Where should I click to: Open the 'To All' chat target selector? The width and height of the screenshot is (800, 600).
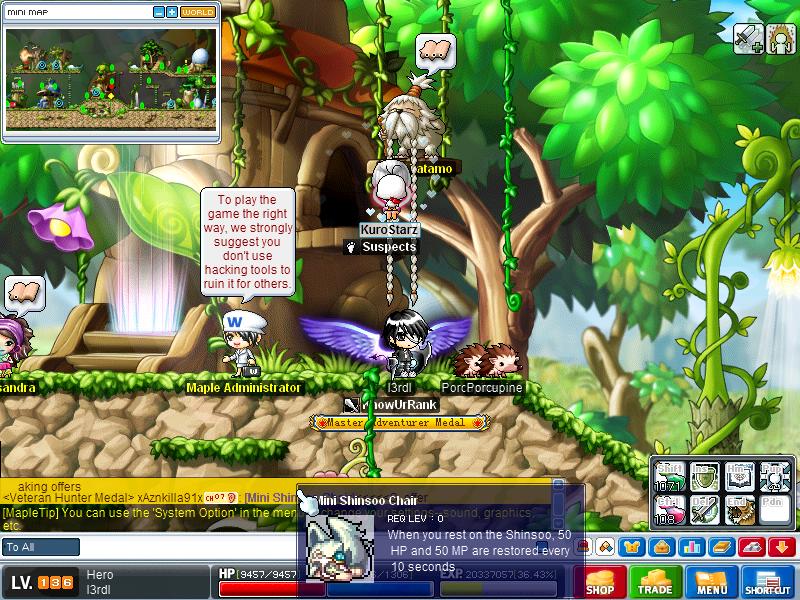coord(41,547)
